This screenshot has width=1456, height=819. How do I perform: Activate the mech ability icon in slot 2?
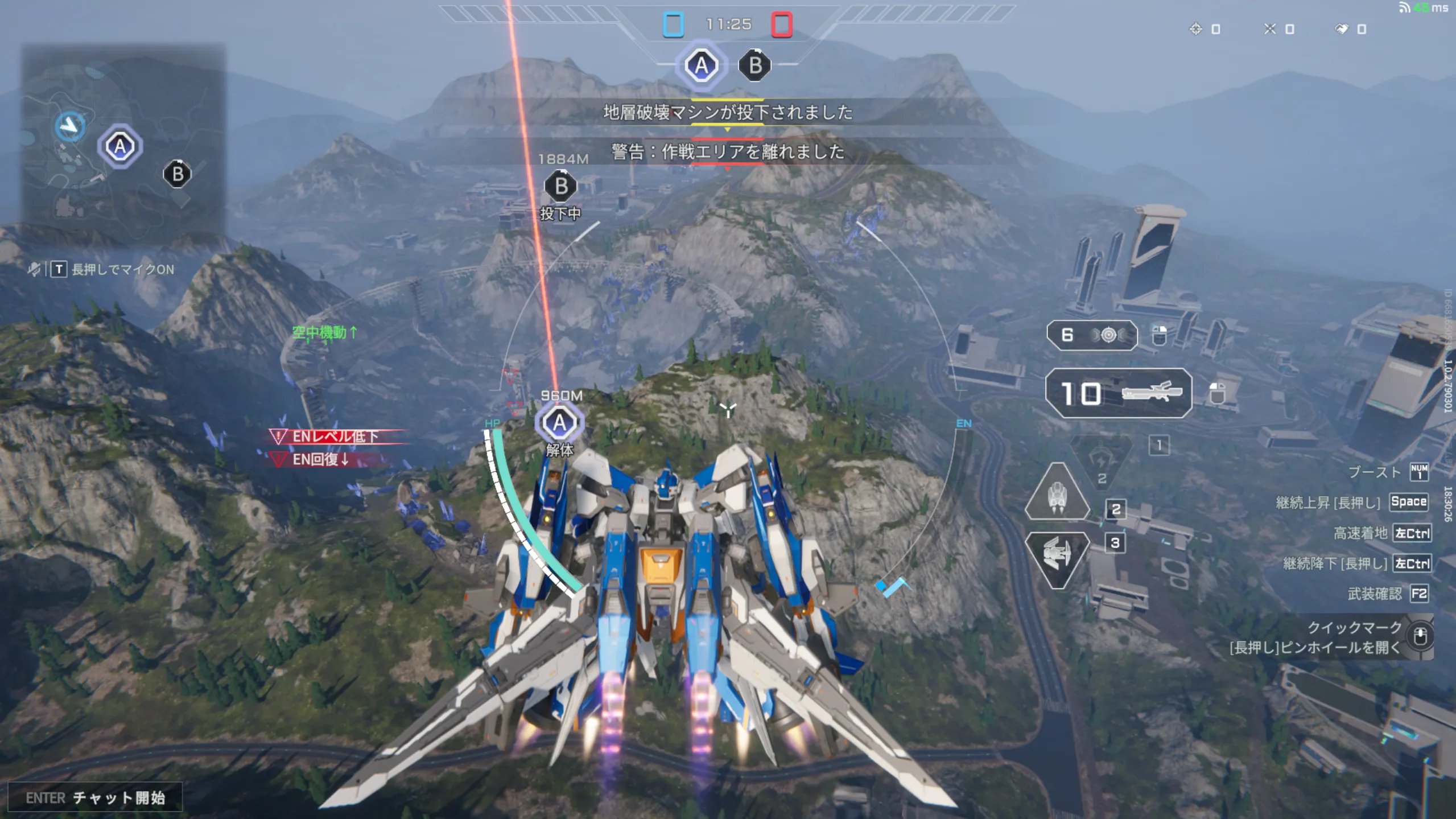coord(1057,493)
